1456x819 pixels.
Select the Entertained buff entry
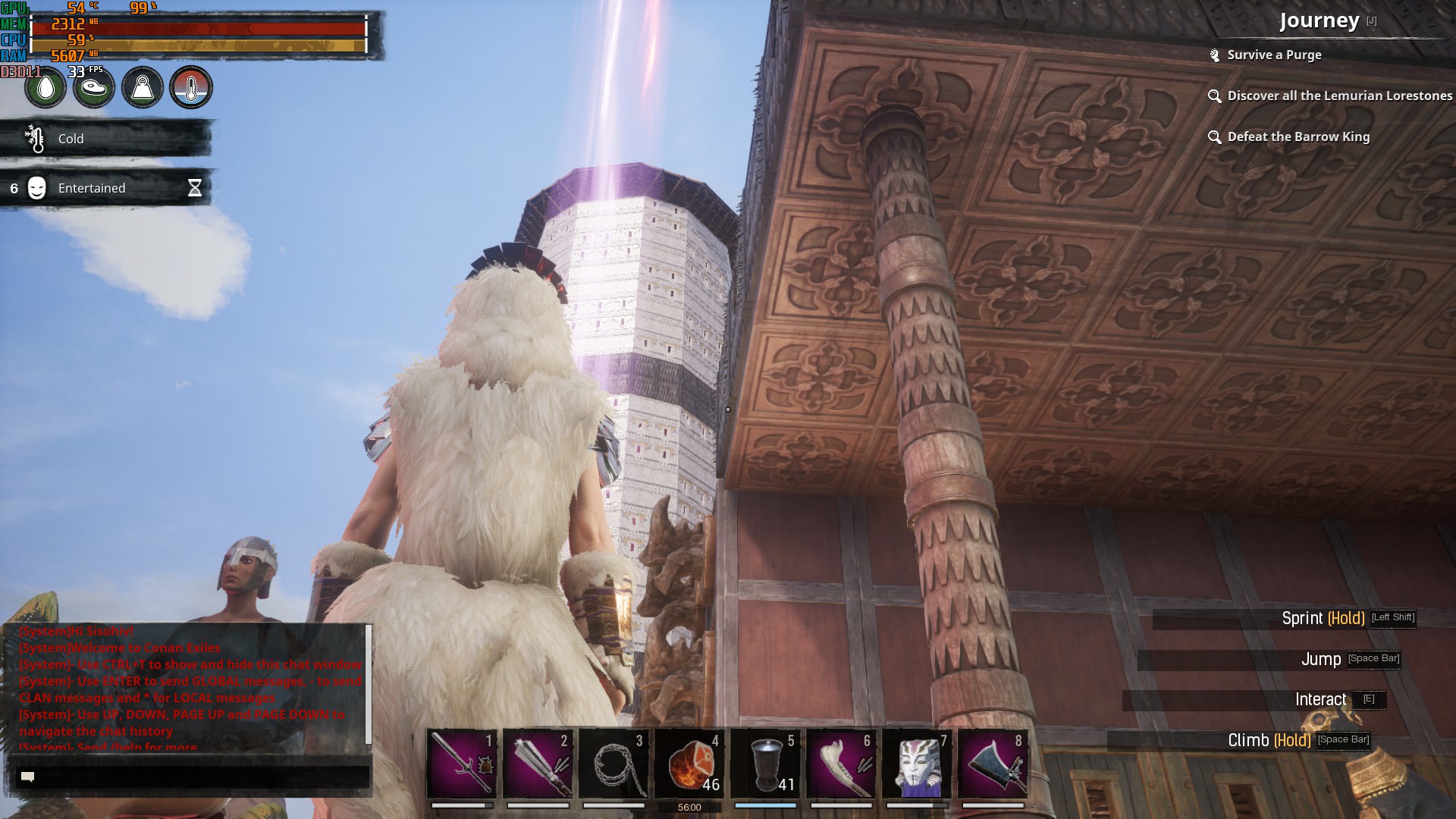click(x=106, y=188)
